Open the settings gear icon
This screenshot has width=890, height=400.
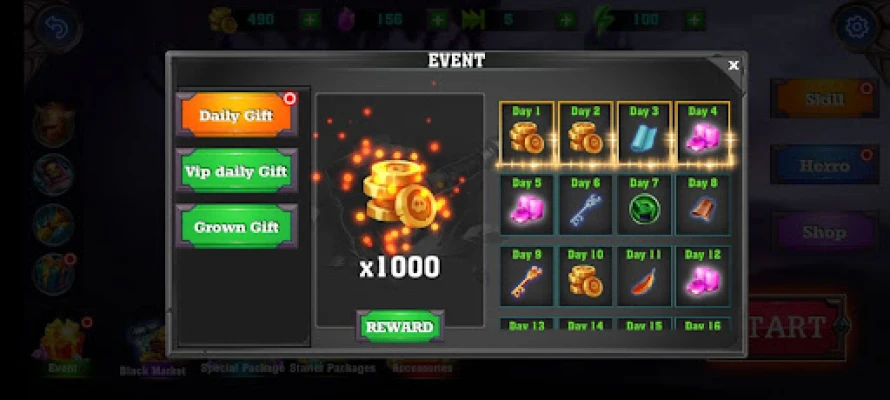(x=855, y=25)
